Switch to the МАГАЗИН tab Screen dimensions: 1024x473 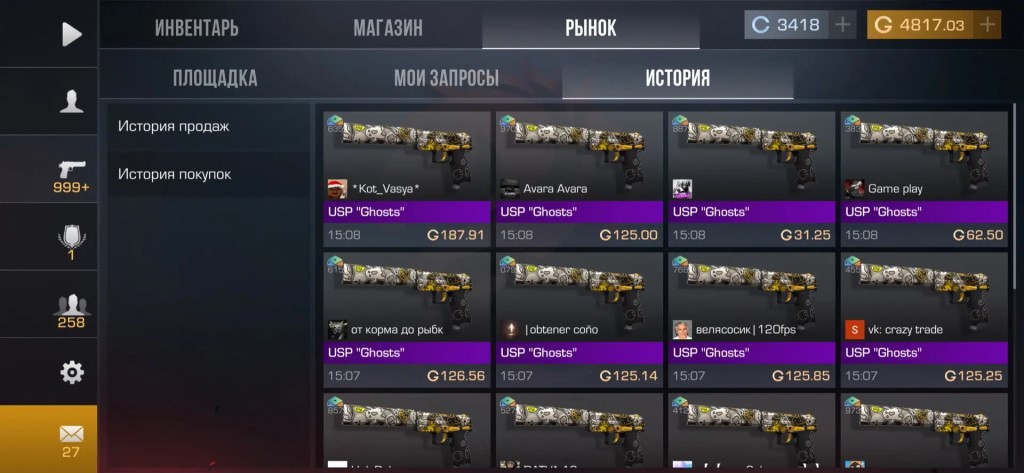tap(388, 27)
